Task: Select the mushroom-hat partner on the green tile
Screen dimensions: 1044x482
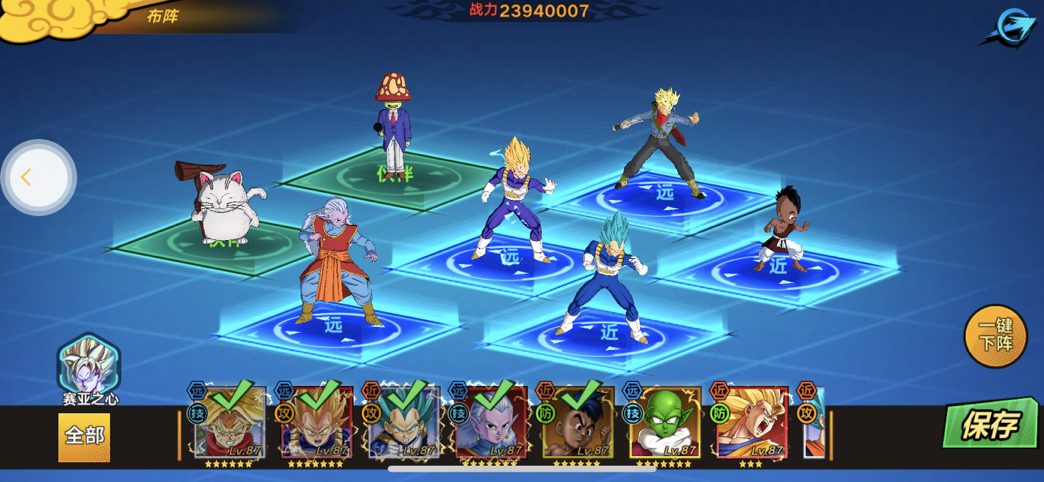Action: point(394,125)
